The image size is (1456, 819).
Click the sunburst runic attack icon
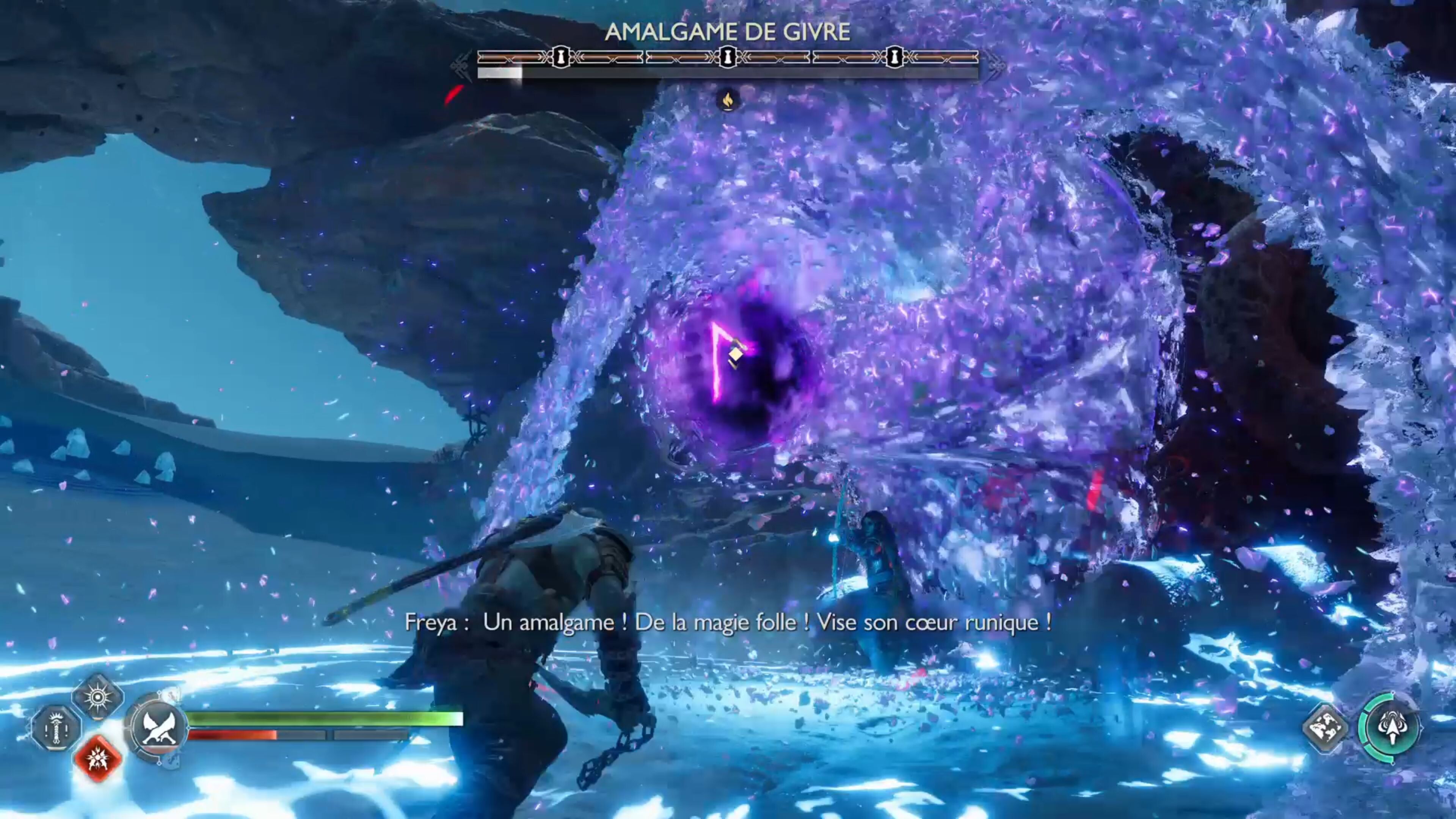coord(98,698)
